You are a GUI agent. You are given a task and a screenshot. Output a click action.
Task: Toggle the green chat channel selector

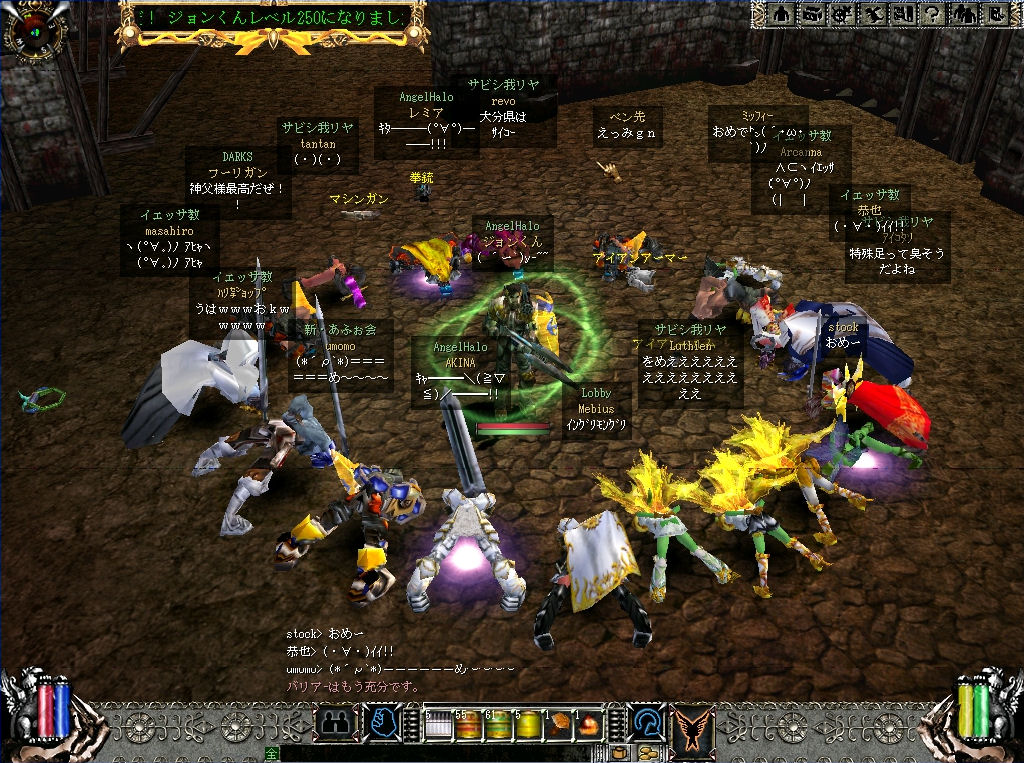271,753
